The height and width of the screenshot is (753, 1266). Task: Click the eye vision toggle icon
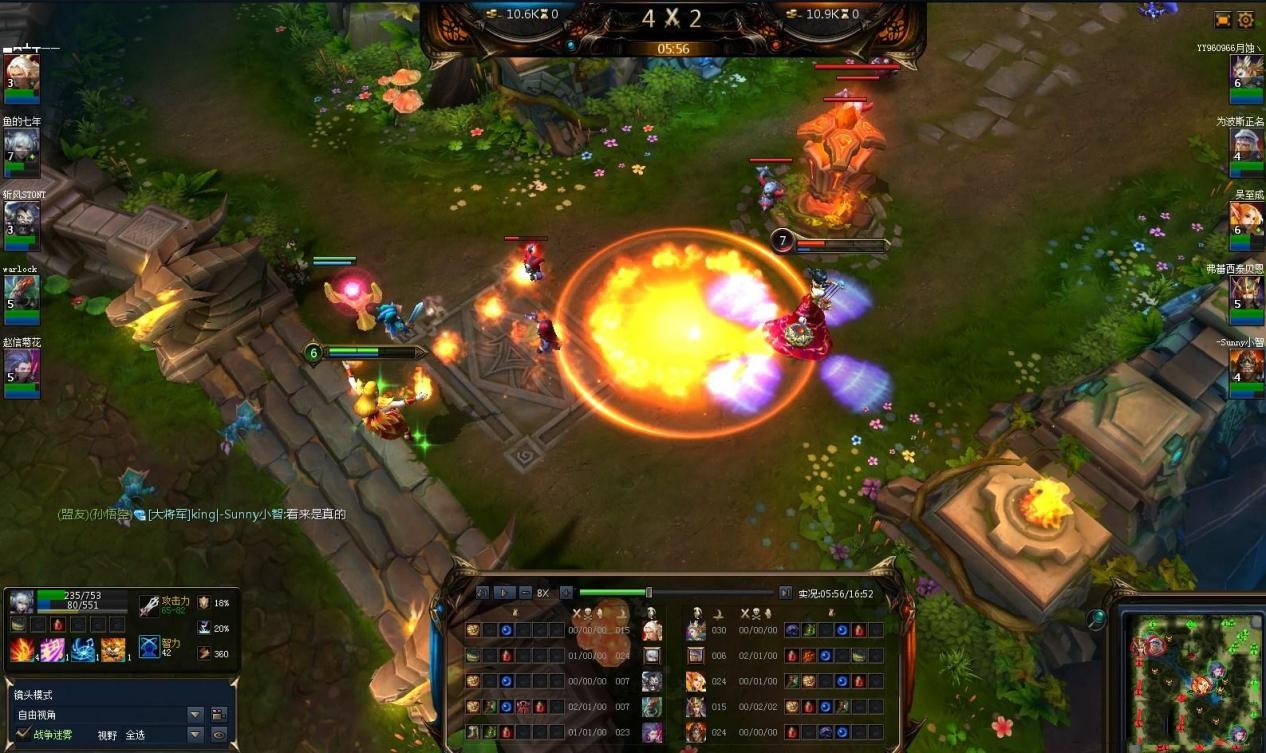coord(219,735)
